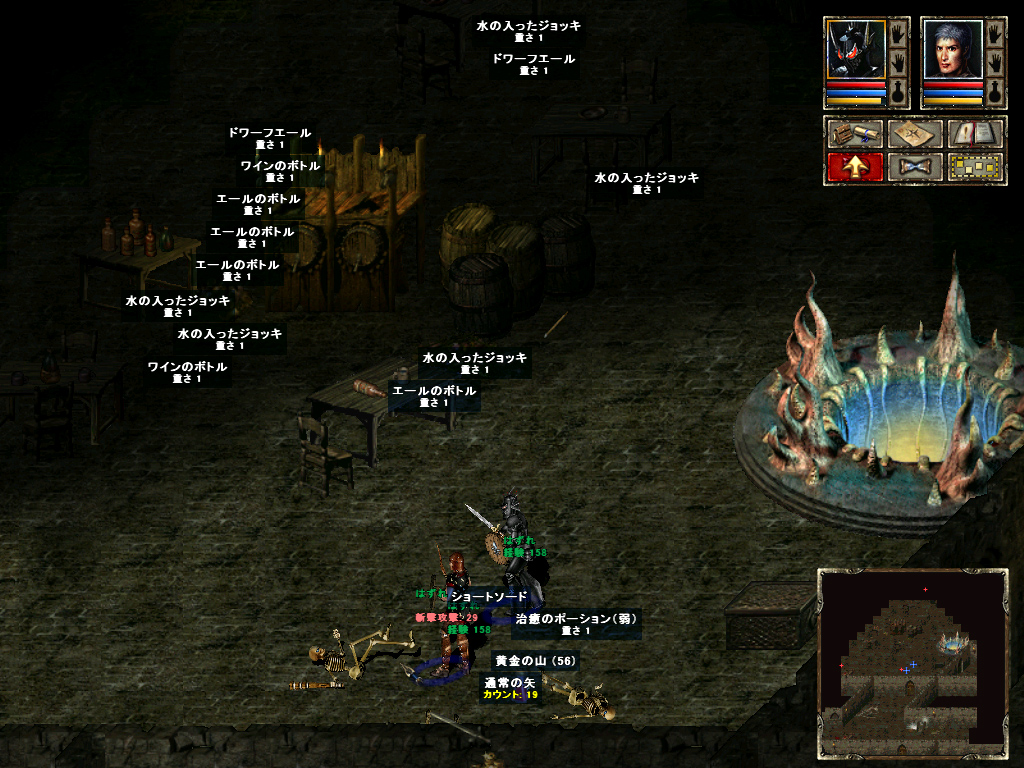Open the potion slot beside the gray-haired companion
The width and height of the screenshot is (1024, 768).
tap(994, 92)
